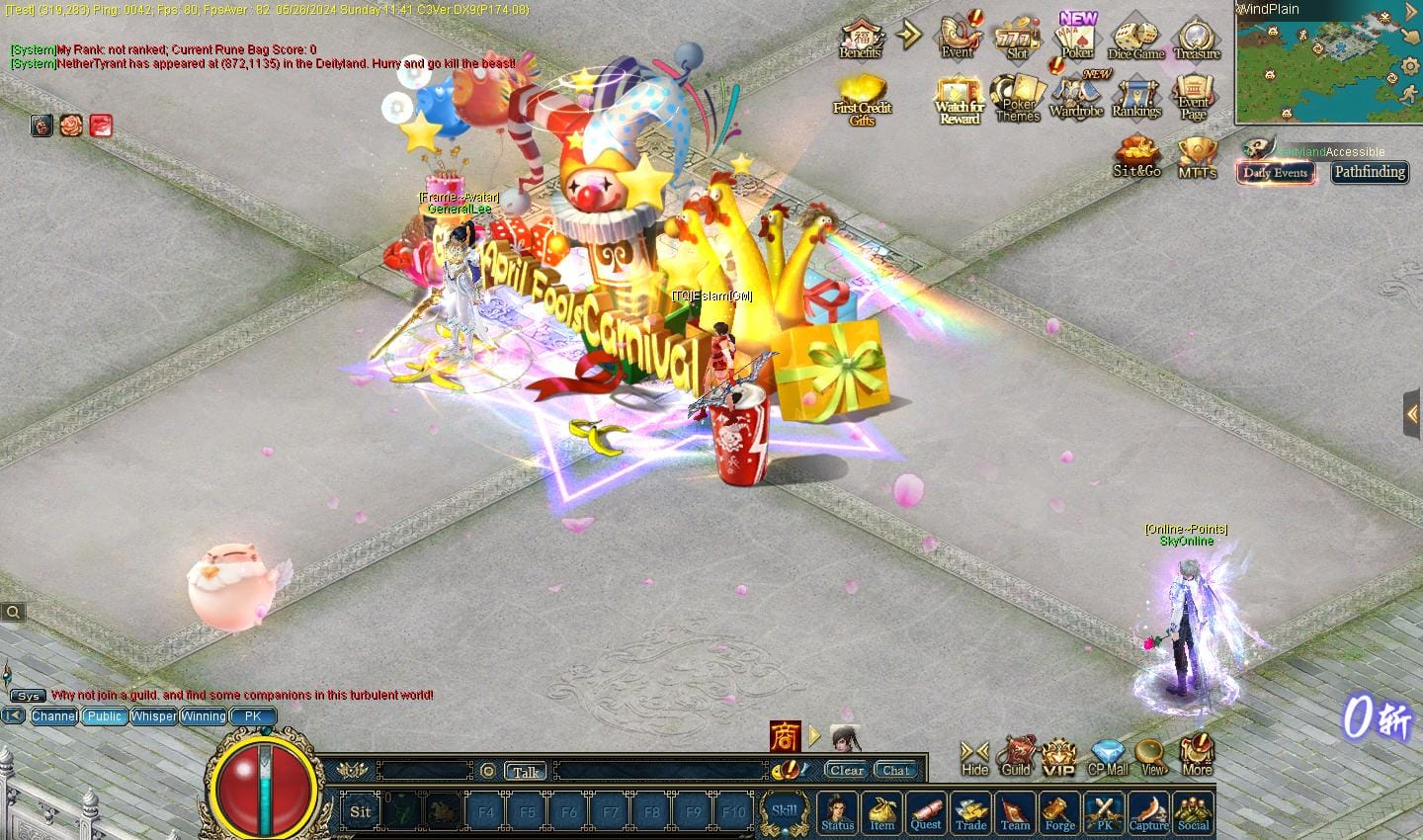Viewport: 1423px width, 840px height.
Task: Open the Wardrobe
Action: (x=1075, y=99)
